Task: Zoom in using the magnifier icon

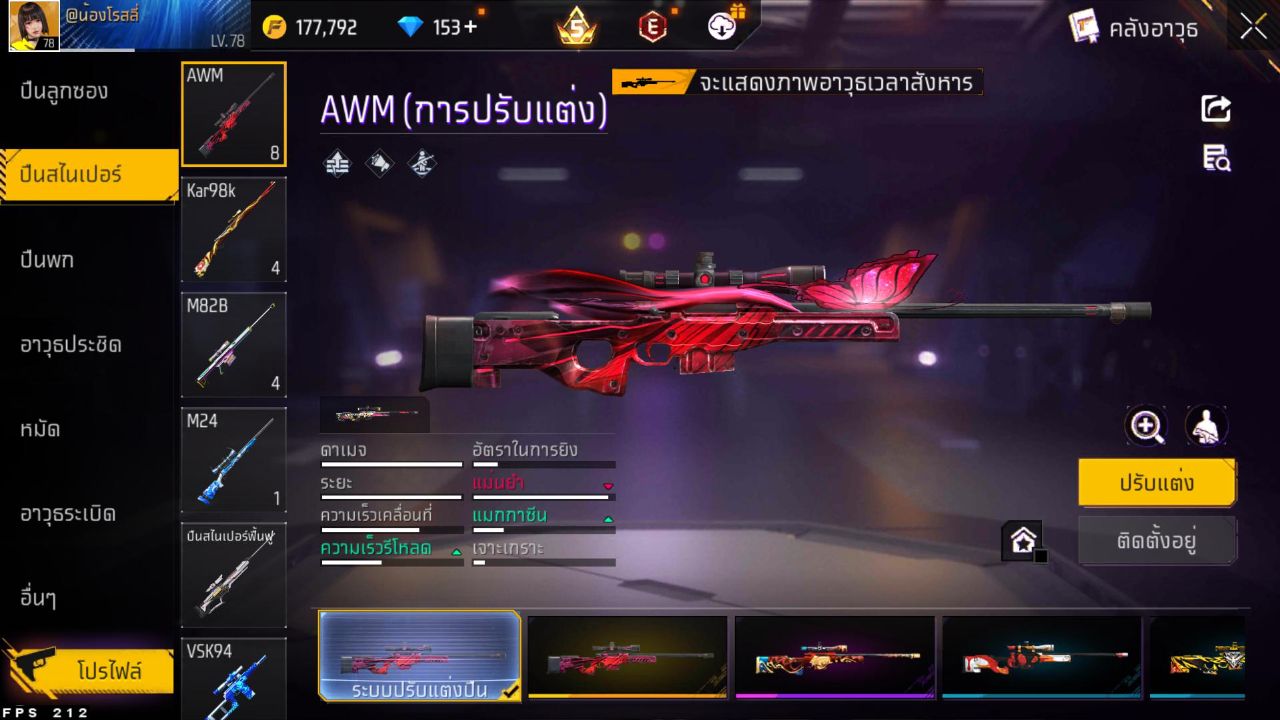Action: click(1146, 426)
